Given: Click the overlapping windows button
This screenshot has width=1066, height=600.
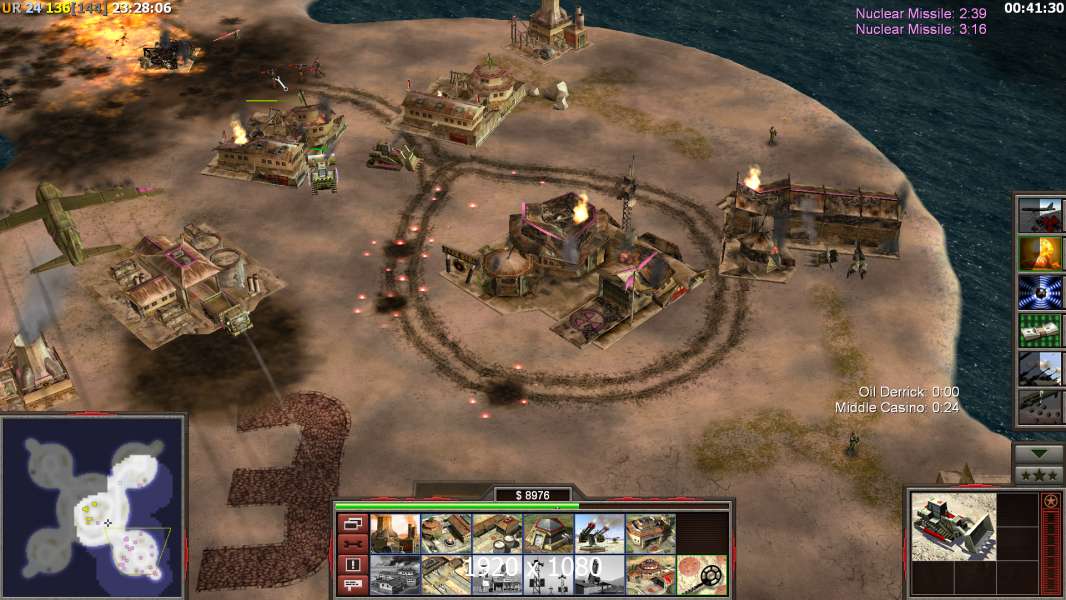Looking at the screenshot, I should click(351, 523).
